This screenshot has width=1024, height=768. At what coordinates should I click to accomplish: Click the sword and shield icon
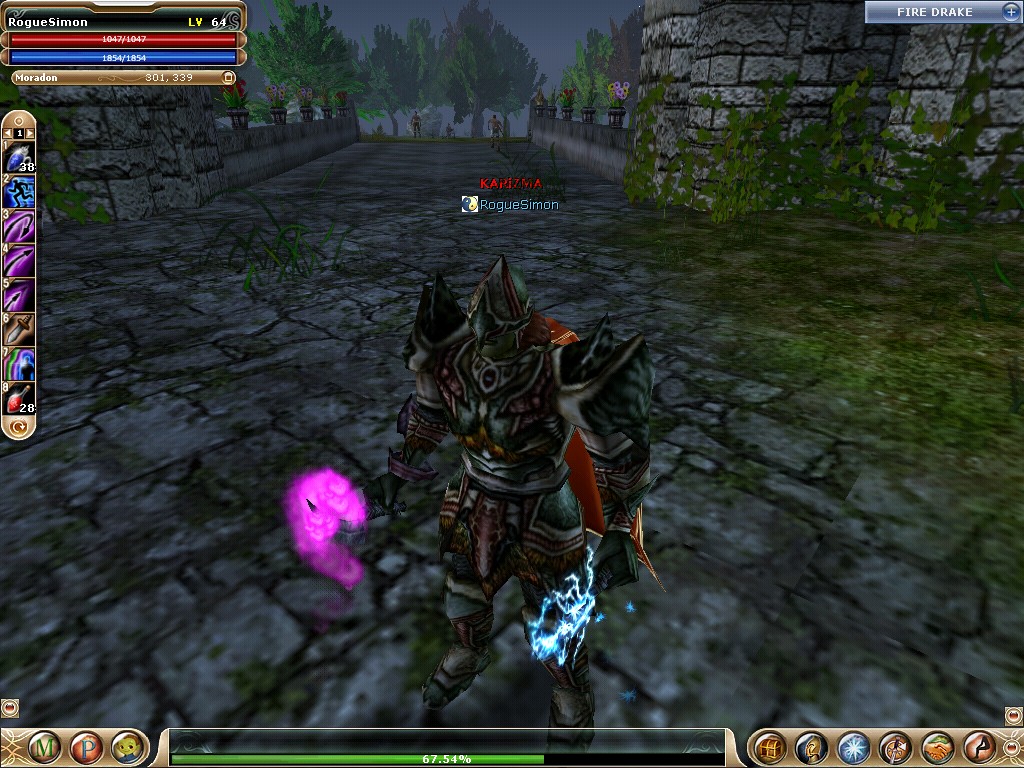click(895, 747)
